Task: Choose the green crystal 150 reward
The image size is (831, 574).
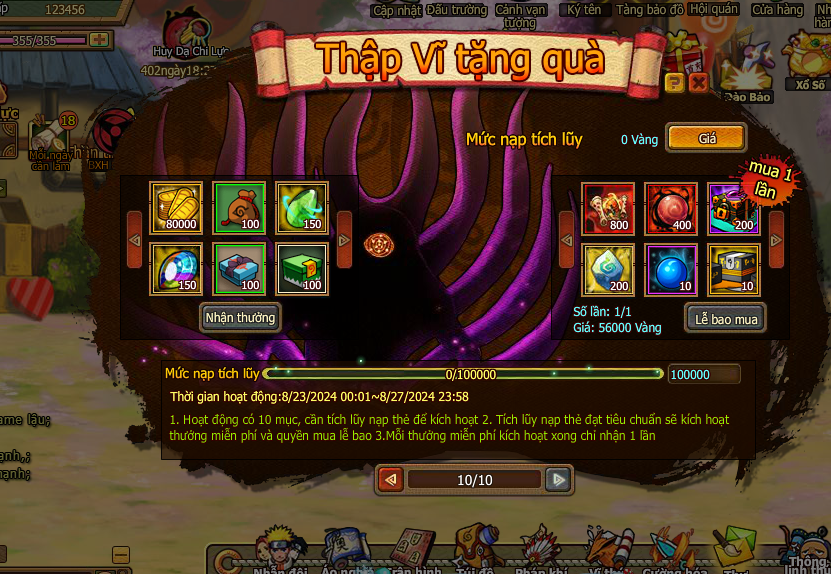Action: tap(302, 207)
